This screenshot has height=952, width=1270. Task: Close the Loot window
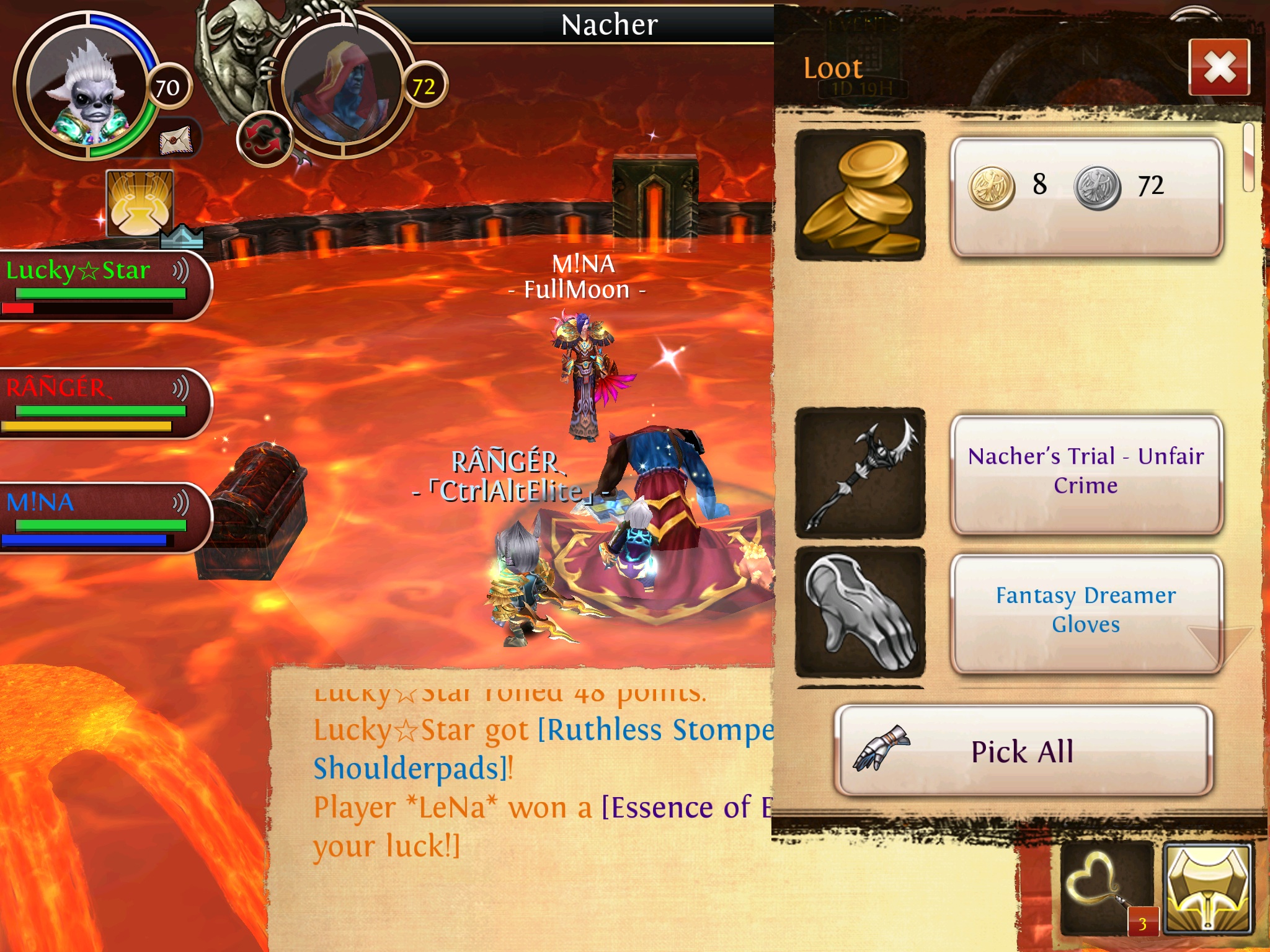1219,67
